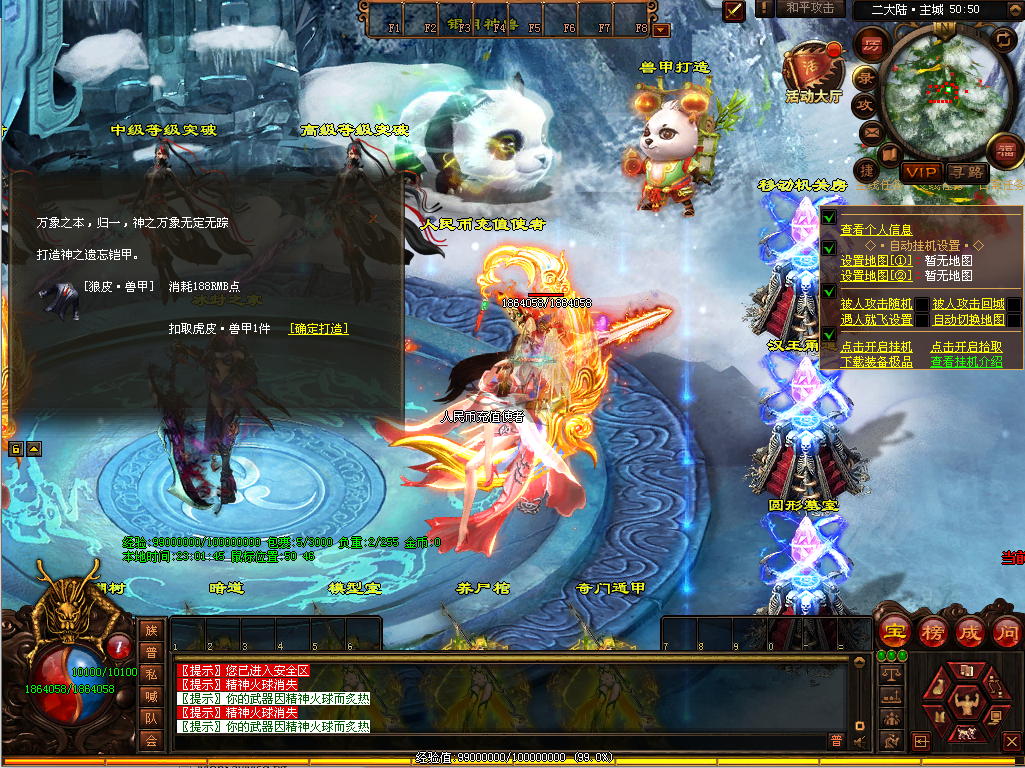The image size is (1025, 768).
Task: Enable auto pickup with 点击开启拾取
Action: [966, 347]
